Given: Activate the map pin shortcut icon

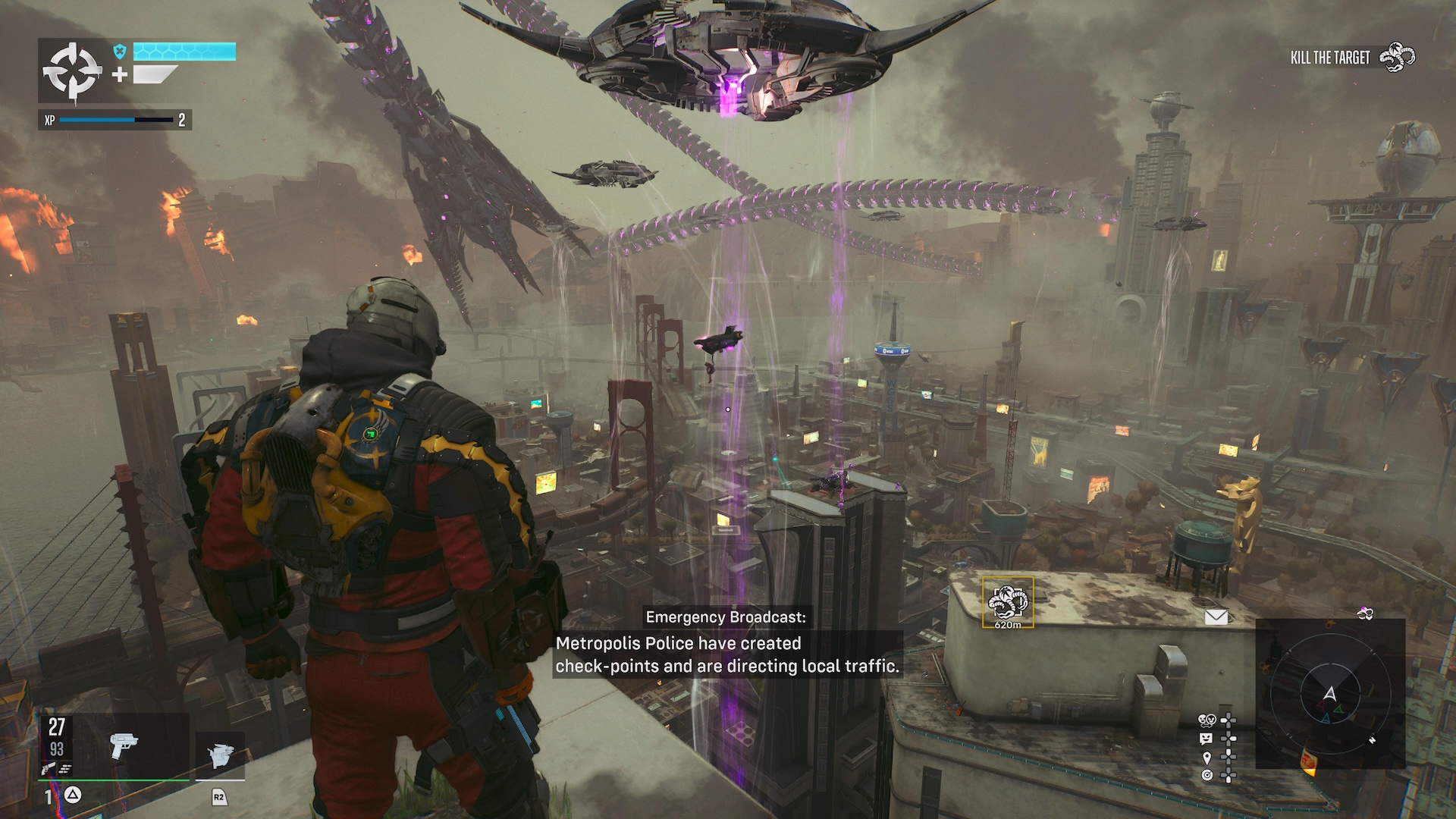Looking at the screenshot, I should pos(1207,757).
